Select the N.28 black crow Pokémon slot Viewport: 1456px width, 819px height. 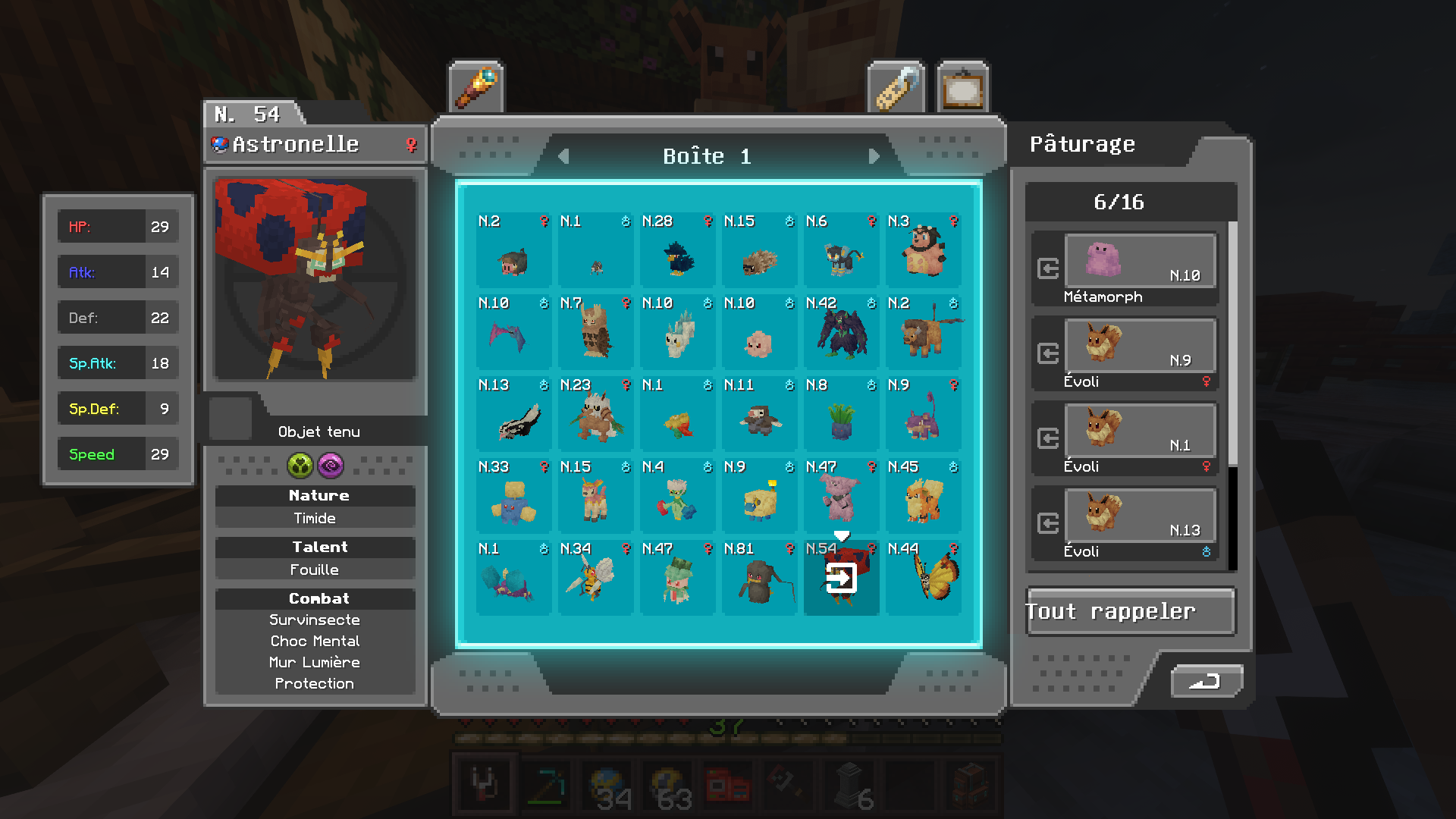point(678,250)
